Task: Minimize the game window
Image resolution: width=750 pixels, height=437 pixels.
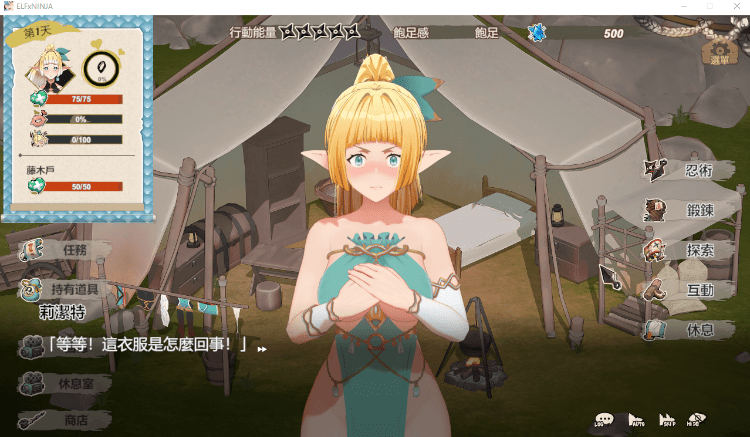Action: click(x=683, y=6)
